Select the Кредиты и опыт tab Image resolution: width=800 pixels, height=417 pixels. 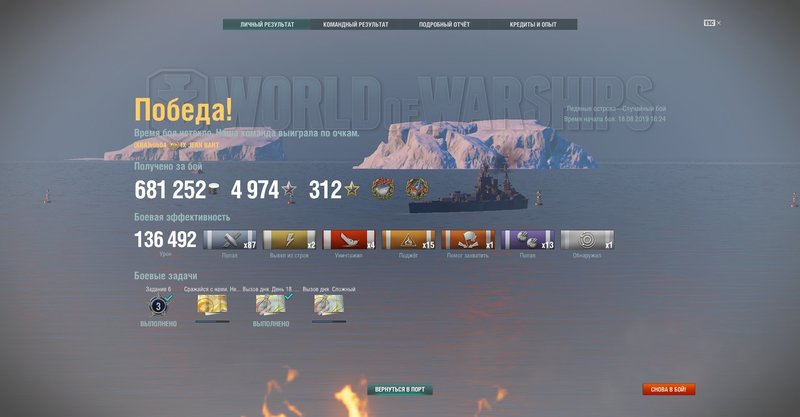click(532, 24)
